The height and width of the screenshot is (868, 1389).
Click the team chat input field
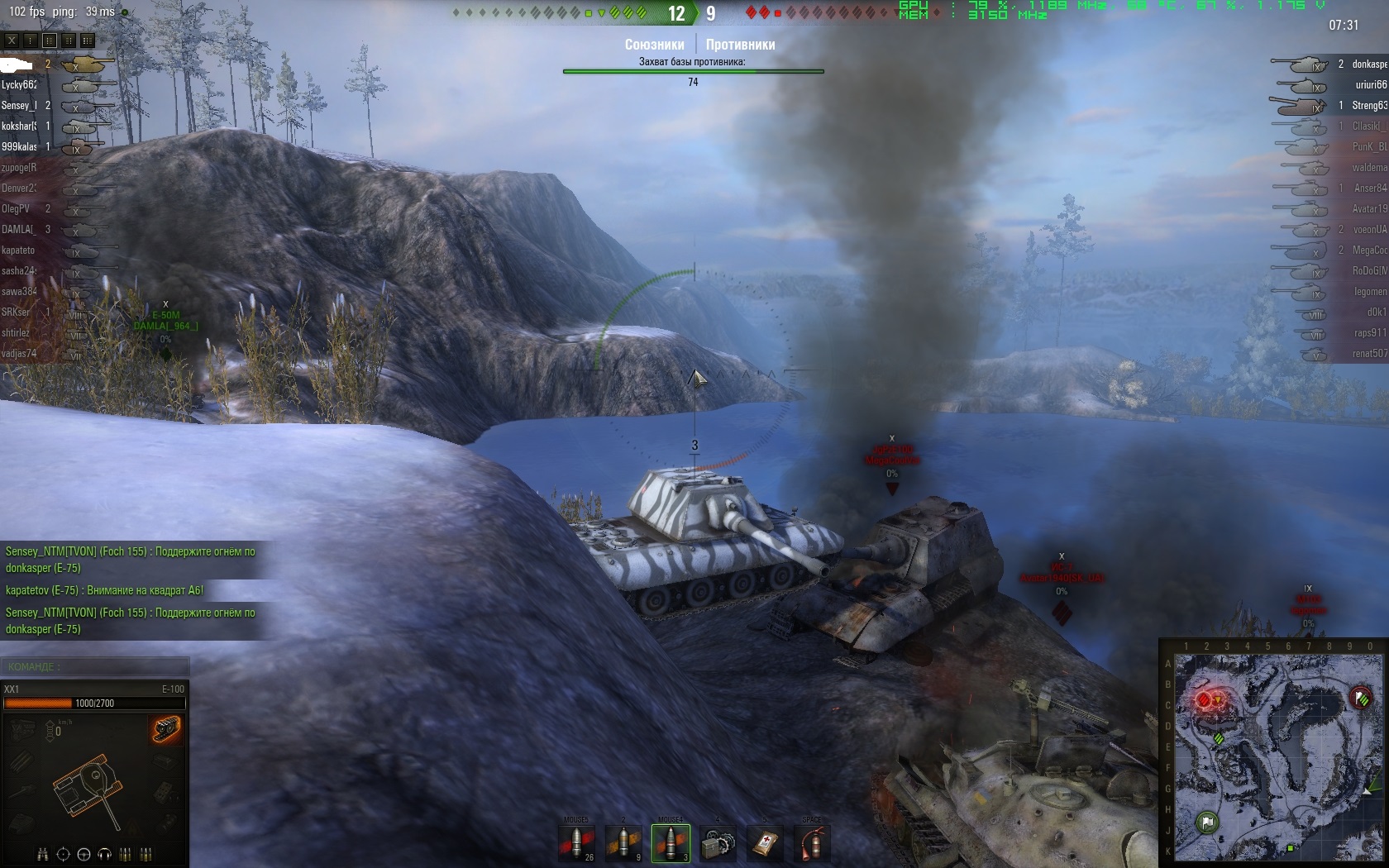(95, 666)
